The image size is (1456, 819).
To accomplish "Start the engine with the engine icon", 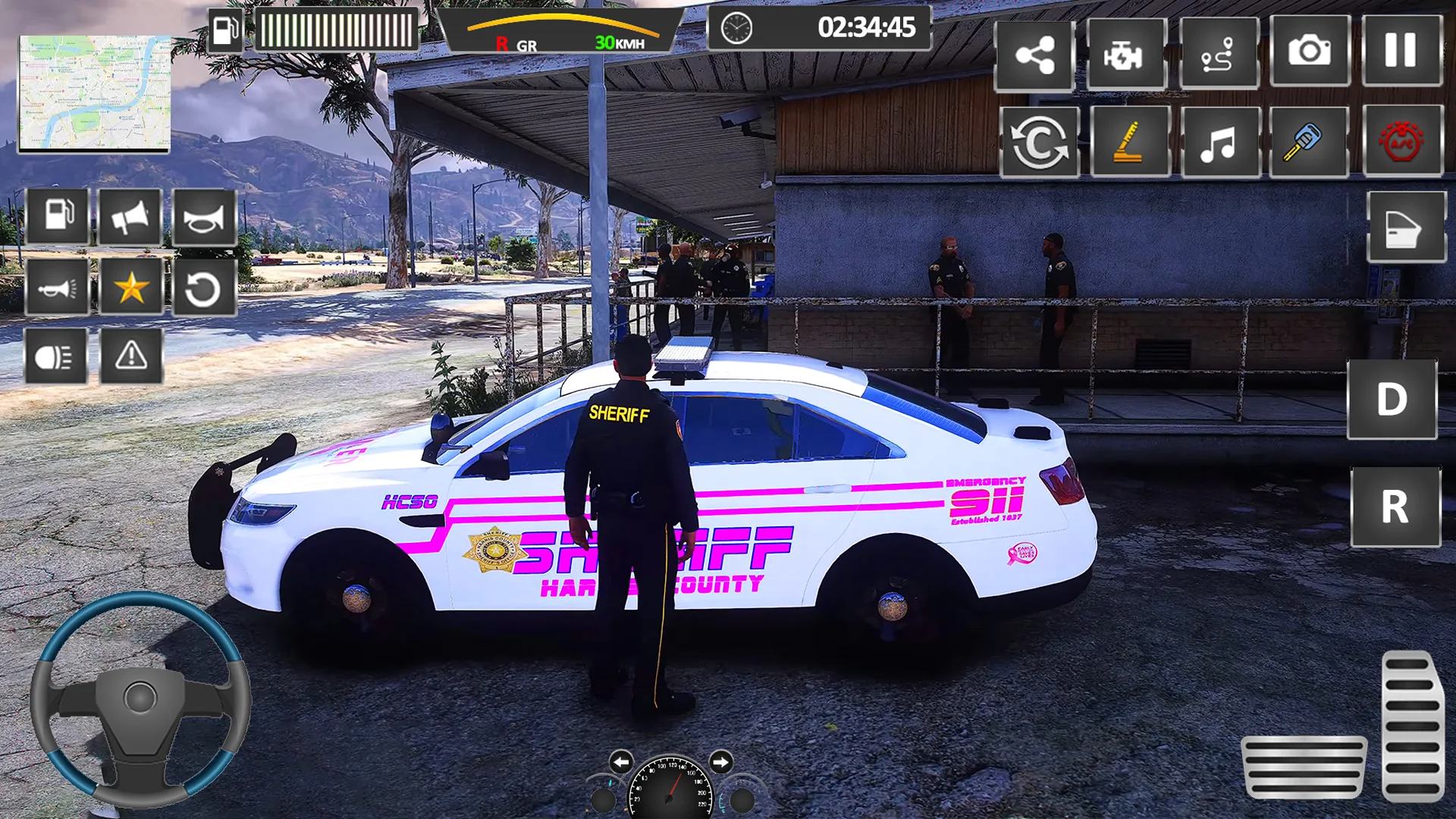I will pos(1125,55).
